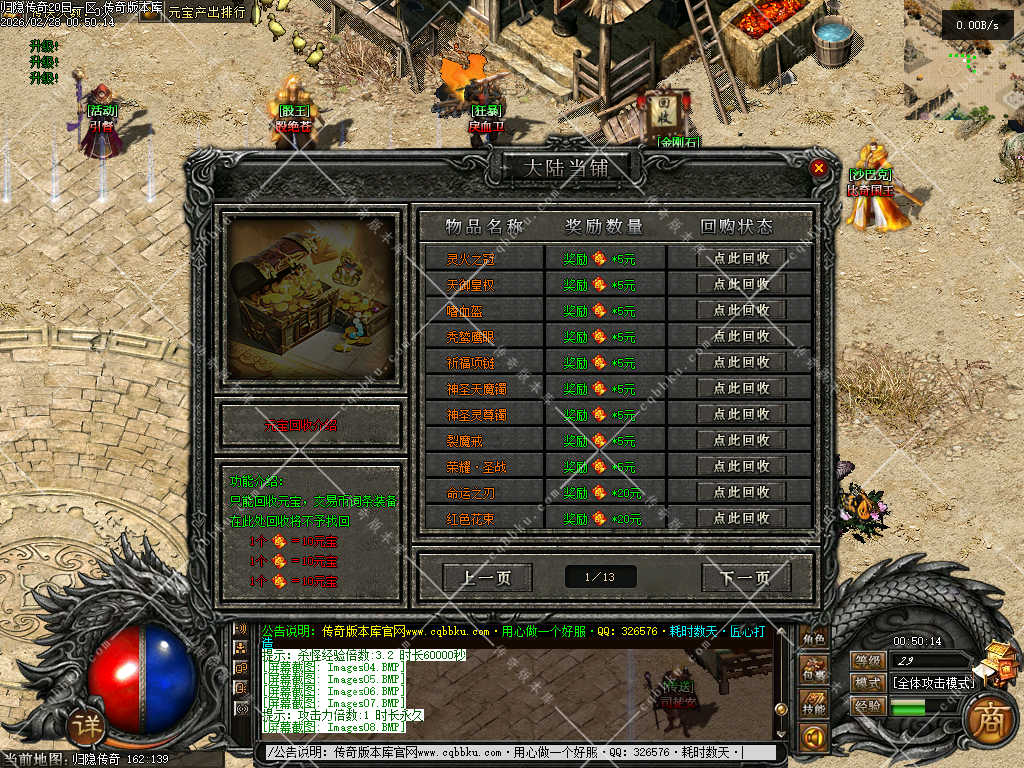
Task: Go back to the previous page (上一页)
Action: [x=487, y=577]
